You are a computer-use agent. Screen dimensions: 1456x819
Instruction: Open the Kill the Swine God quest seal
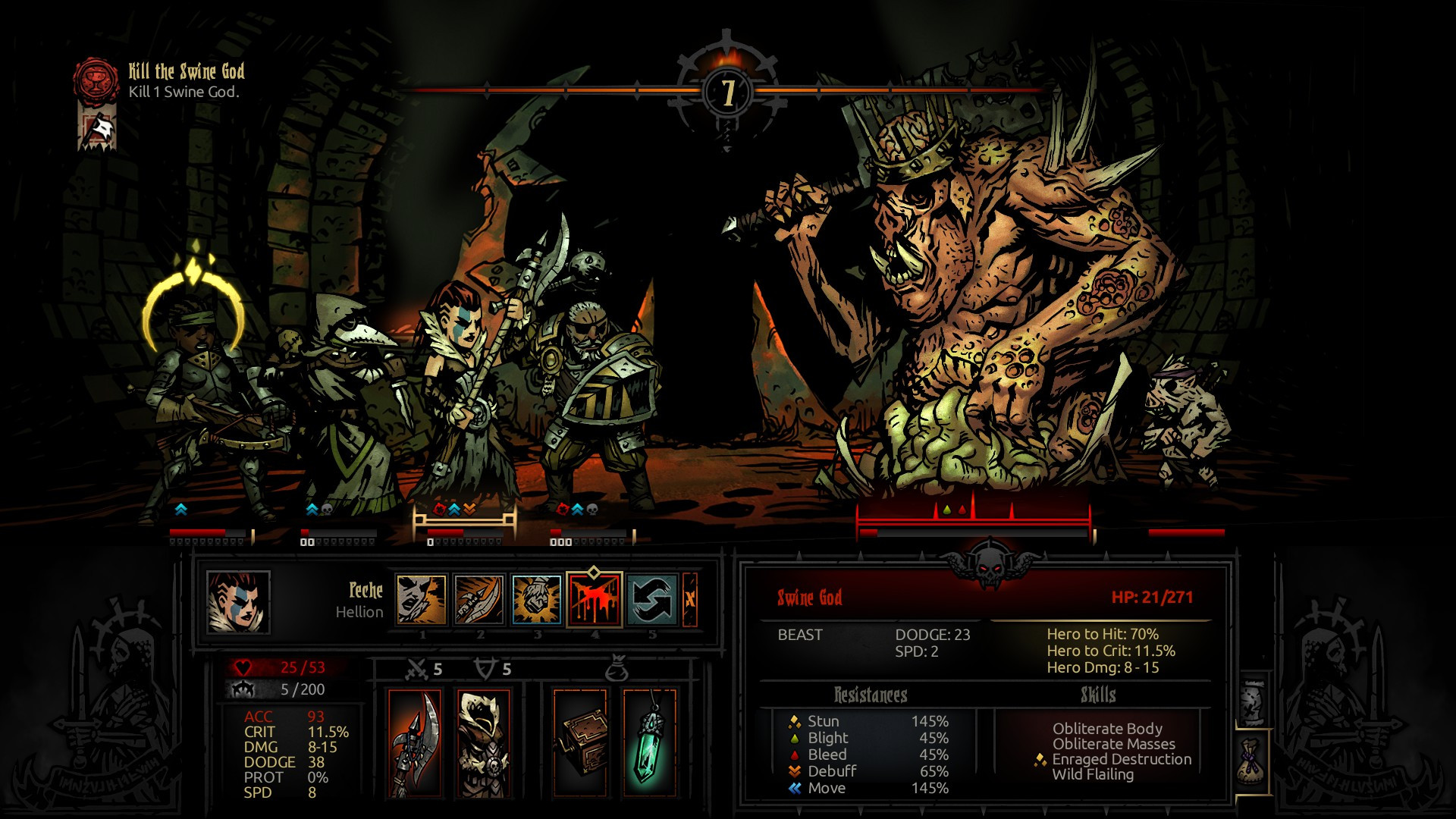[x=96, y=80]
